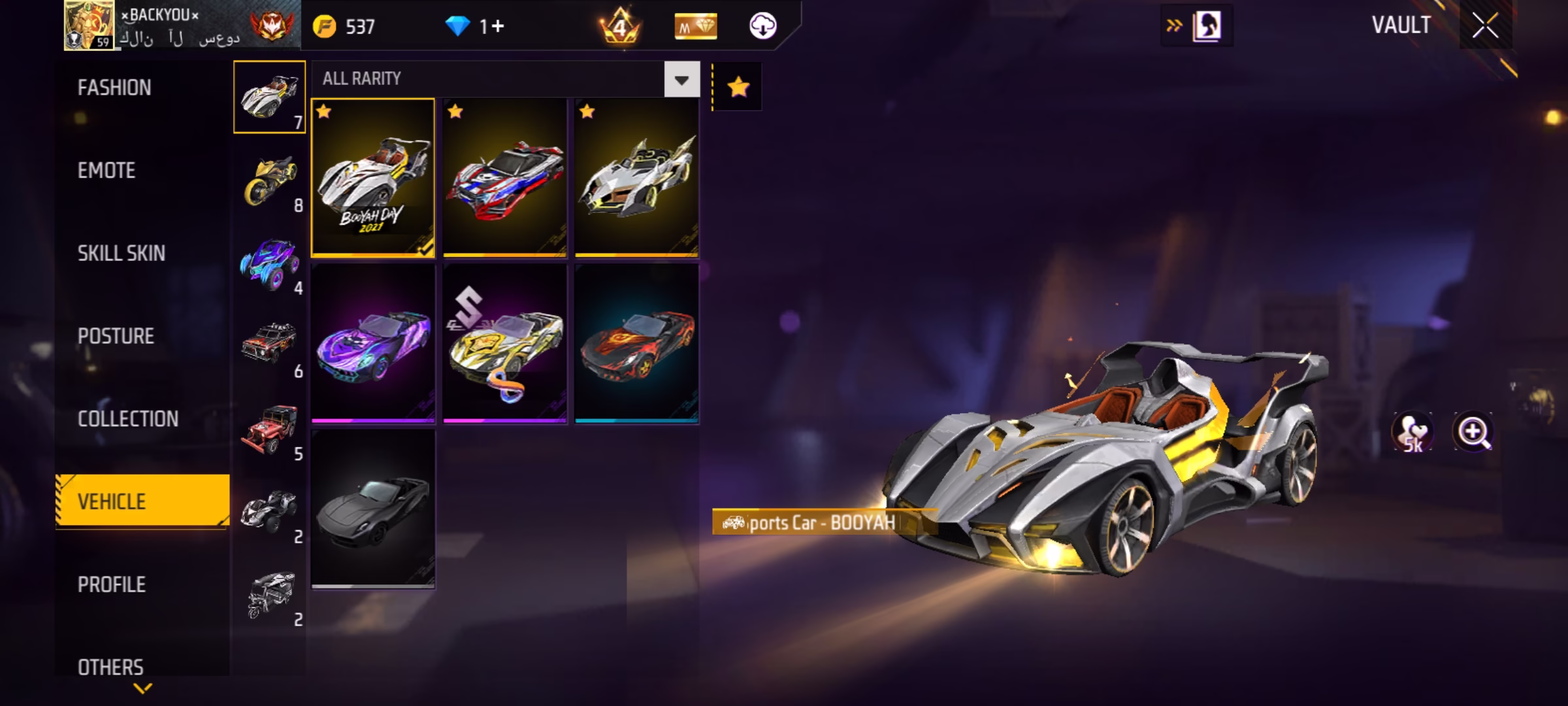
Task: Select the default black sports car
Action: [373, 509]
